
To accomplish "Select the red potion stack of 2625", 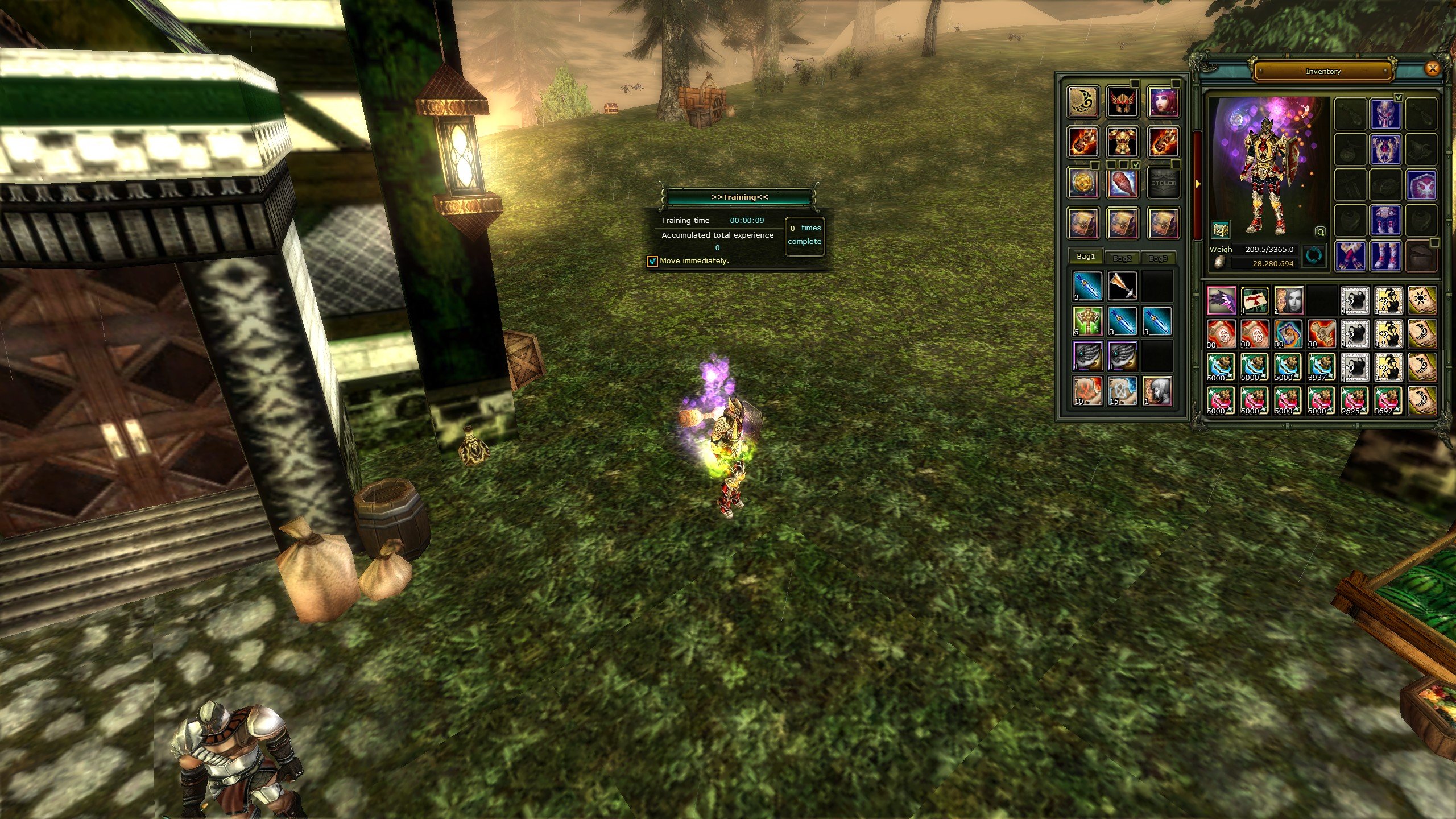I will 1354,400.
